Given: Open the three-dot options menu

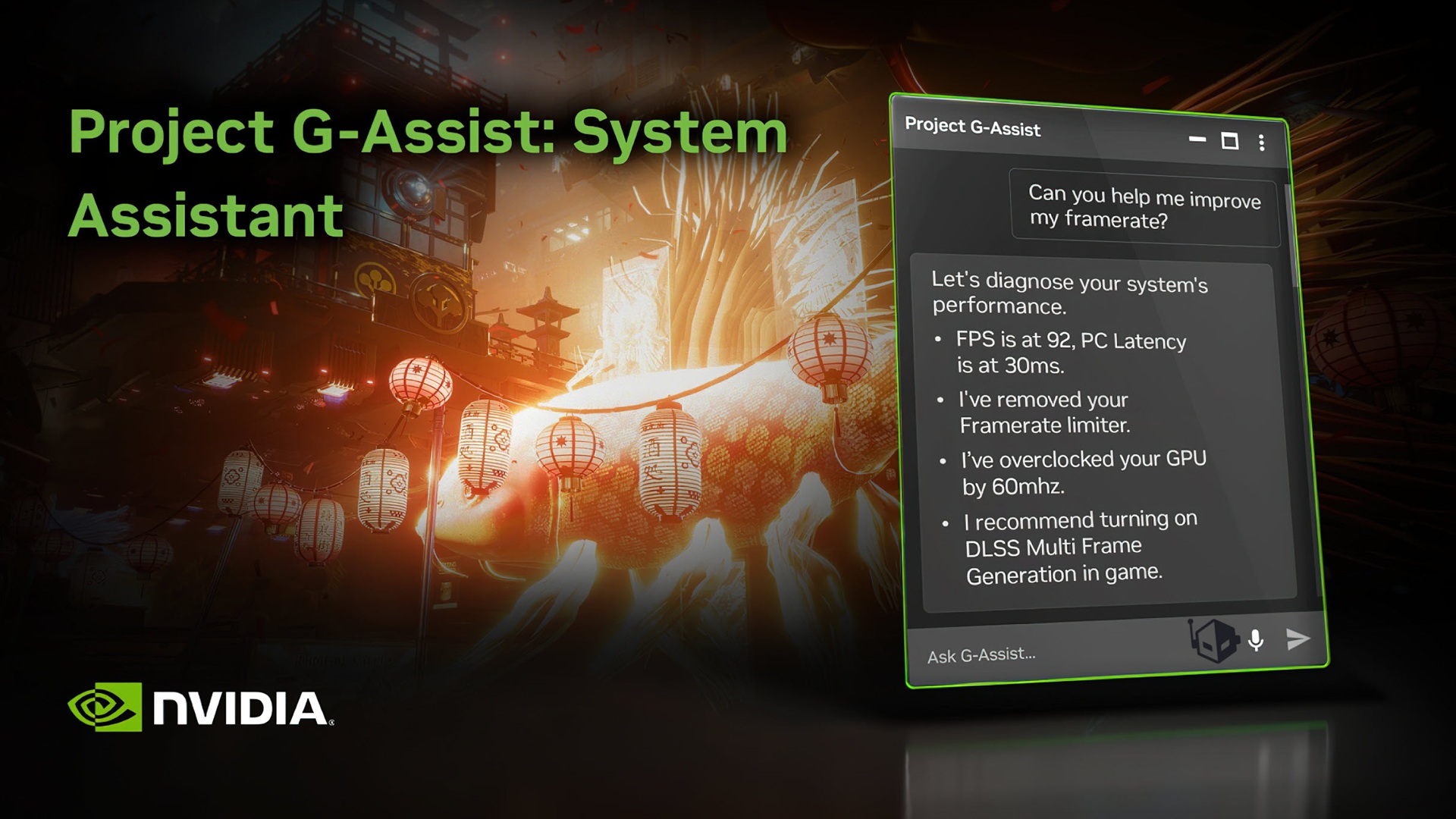Looking at the screenshot, I should point(1262,143).
